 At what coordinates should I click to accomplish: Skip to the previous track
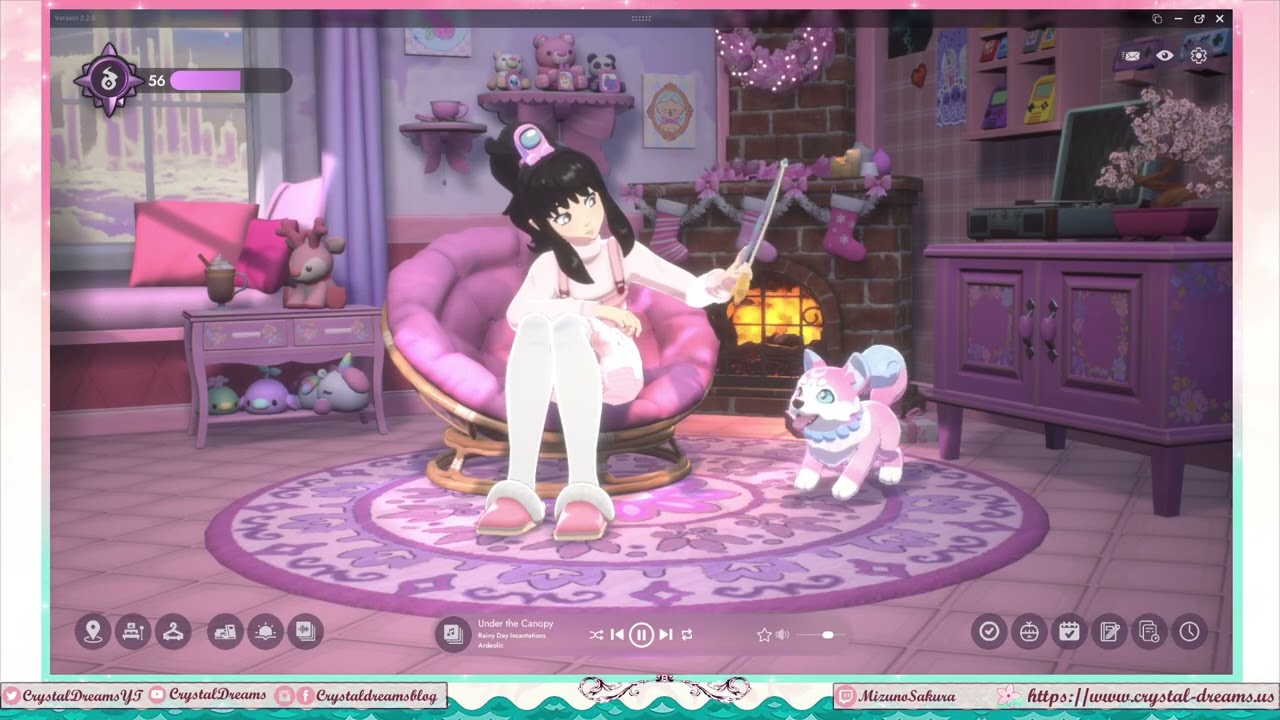coord(617,635)
